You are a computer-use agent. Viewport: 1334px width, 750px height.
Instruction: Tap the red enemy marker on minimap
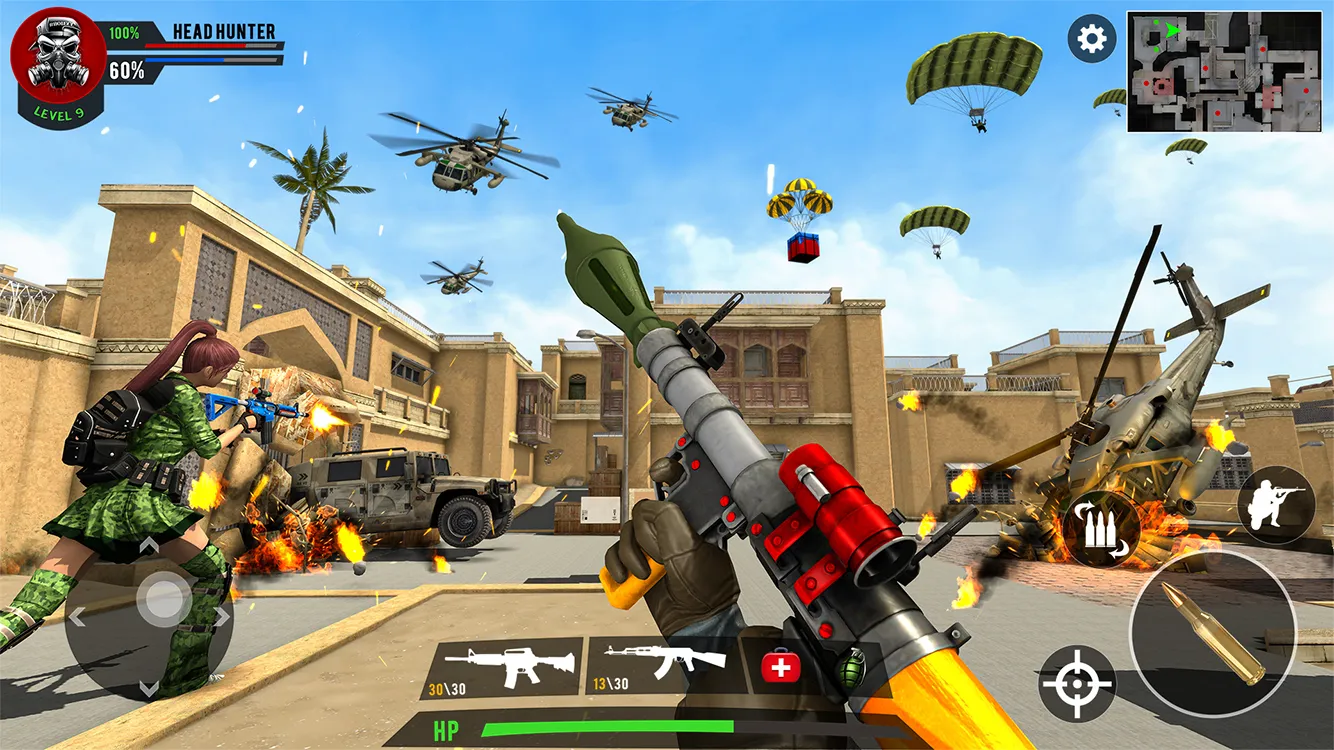1205,68
